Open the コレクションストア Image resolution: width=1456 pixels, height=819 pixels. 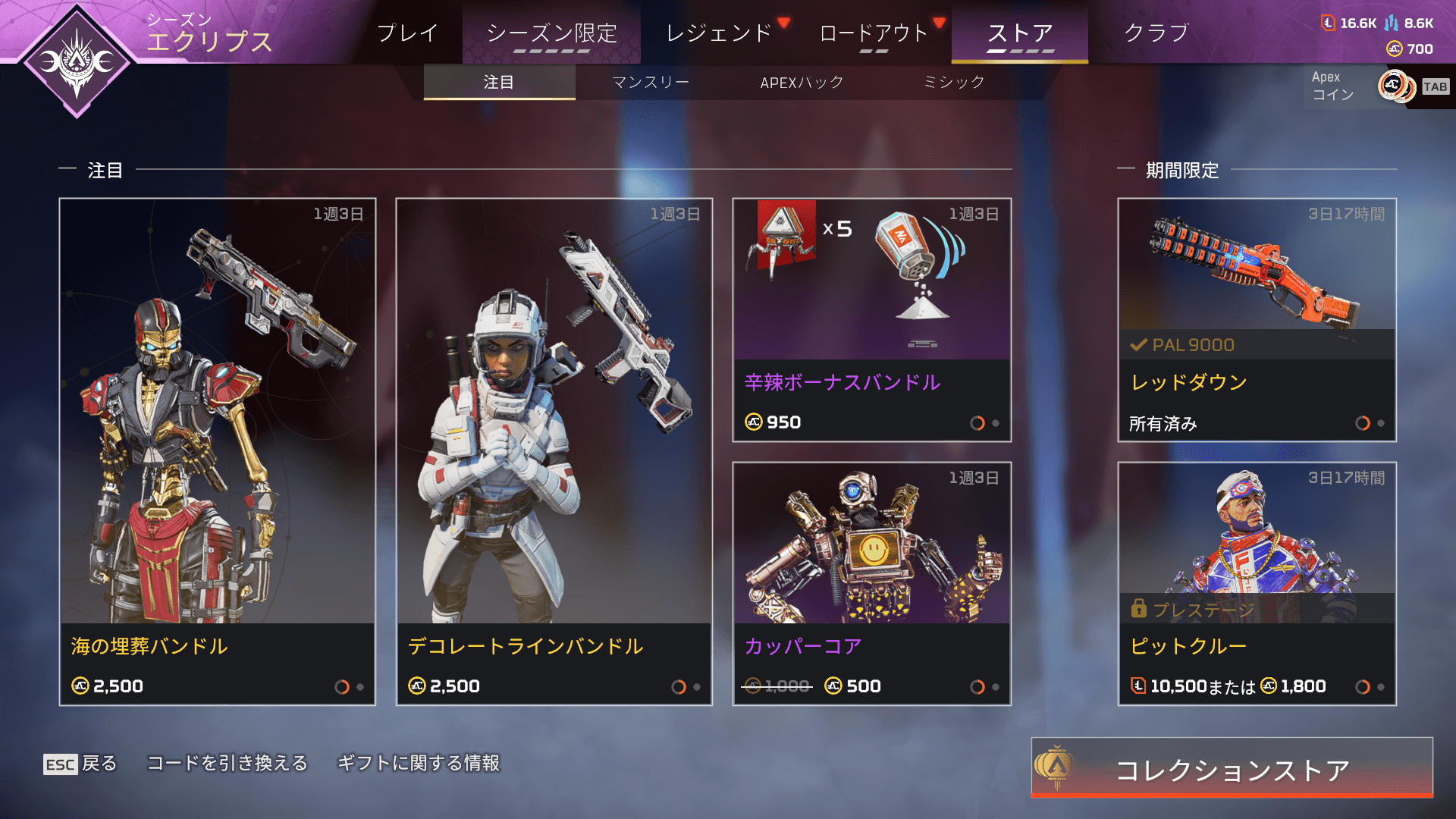coord(1232,768)
